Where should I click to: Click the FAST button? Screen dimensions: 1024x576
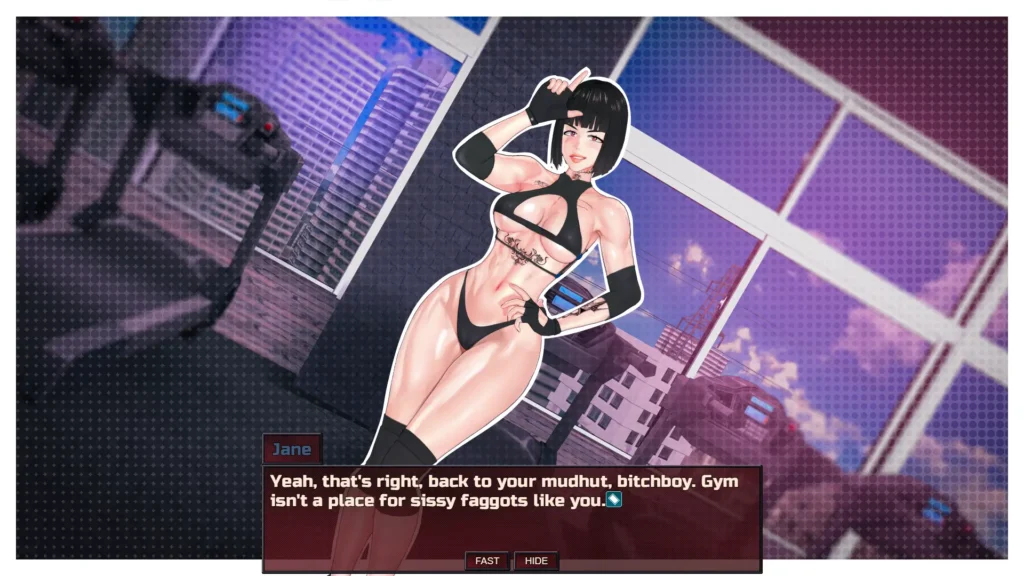click(x=487, y=561)
